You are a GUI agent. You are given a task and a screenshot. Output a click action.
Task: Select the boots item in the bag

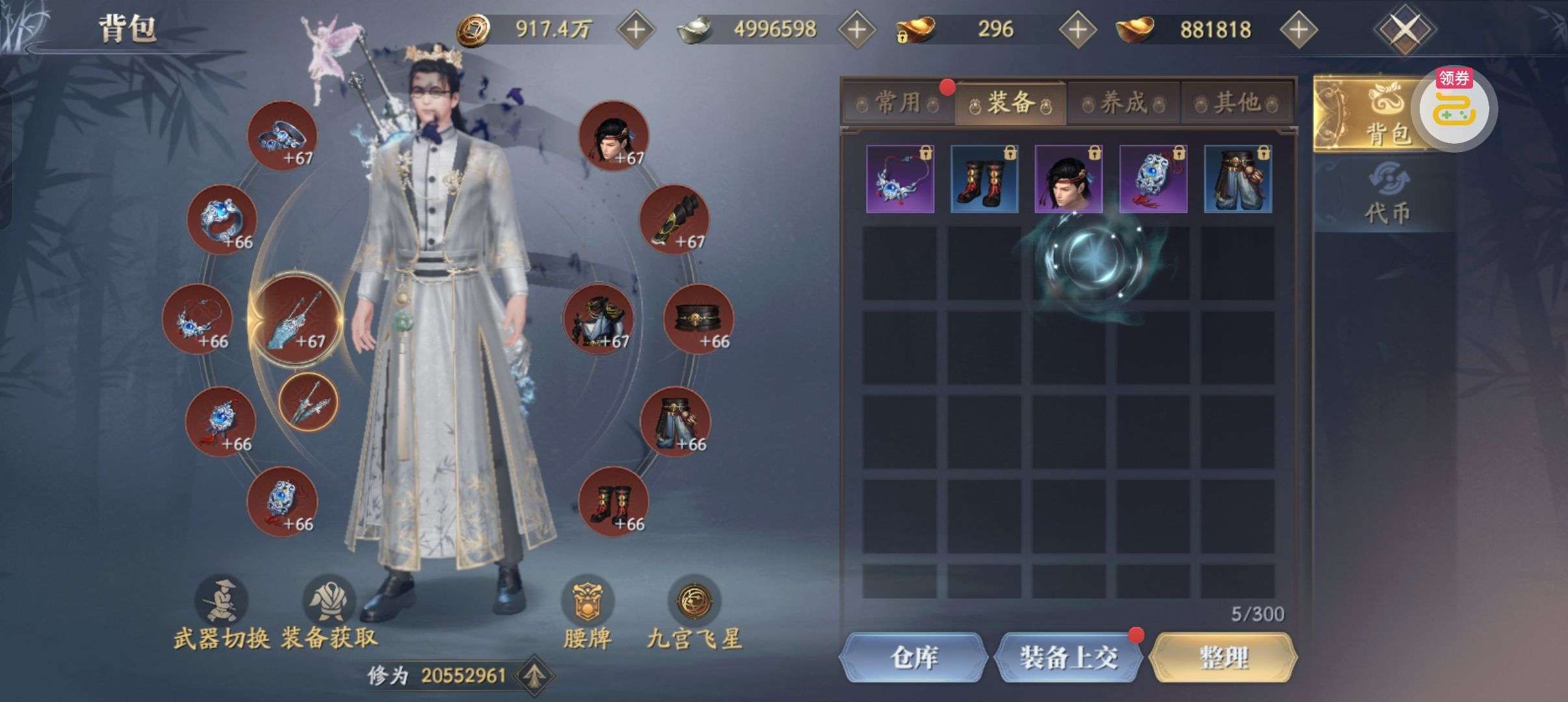pos(984,179)
